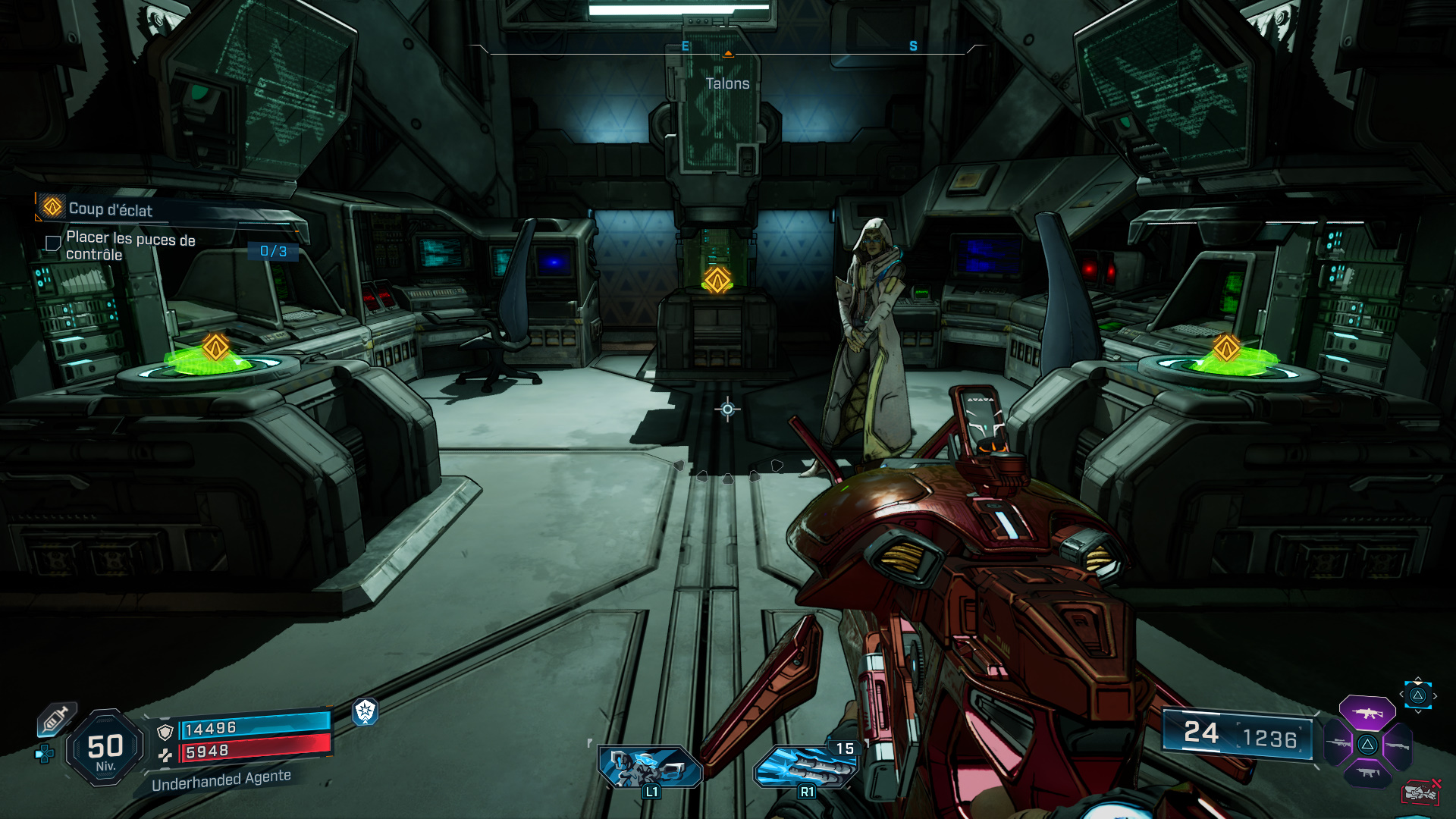Click the level 50 character badge
The height and width of the screenshot is (819, 1456).
click(105, 748)
